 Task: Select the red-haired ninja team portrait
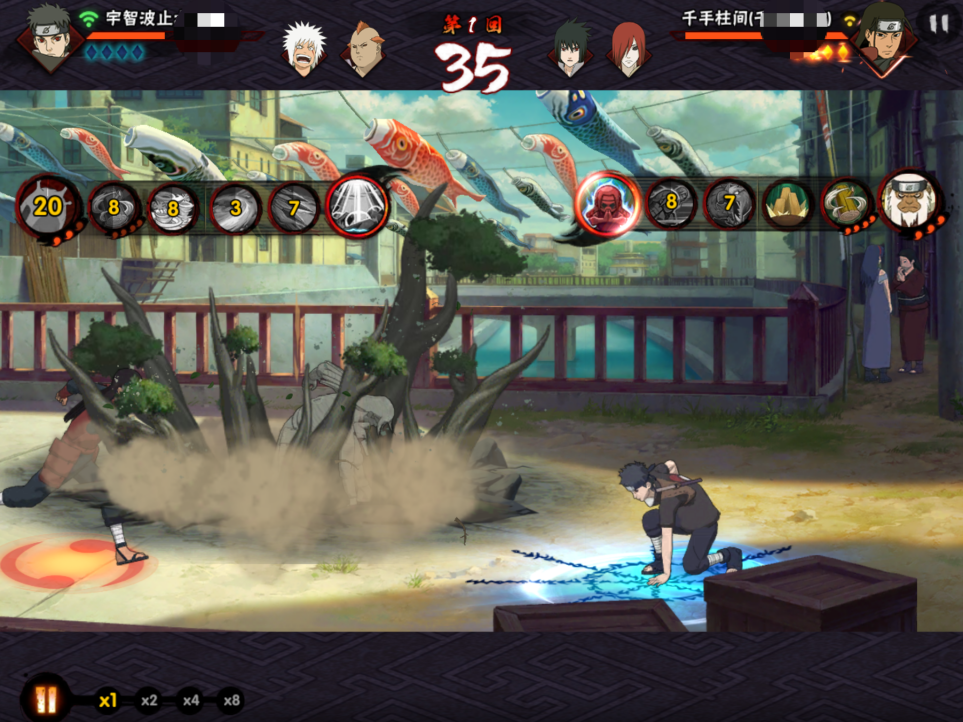628,48
